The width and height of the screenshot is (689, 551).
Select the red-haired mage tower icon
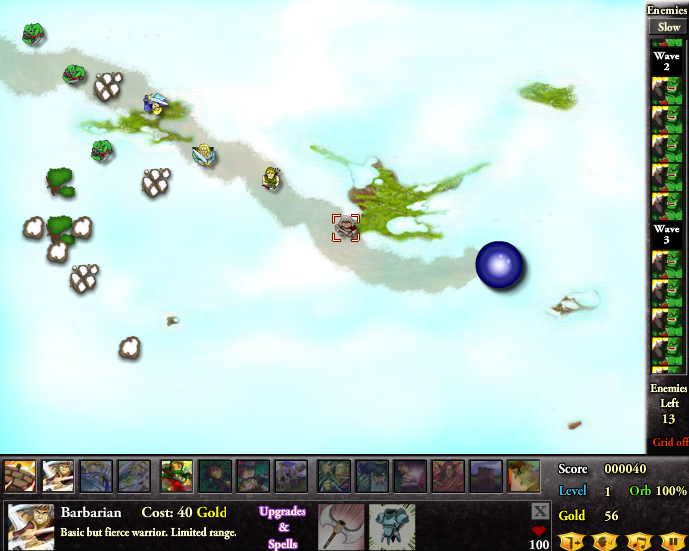(x=447, y=477)
